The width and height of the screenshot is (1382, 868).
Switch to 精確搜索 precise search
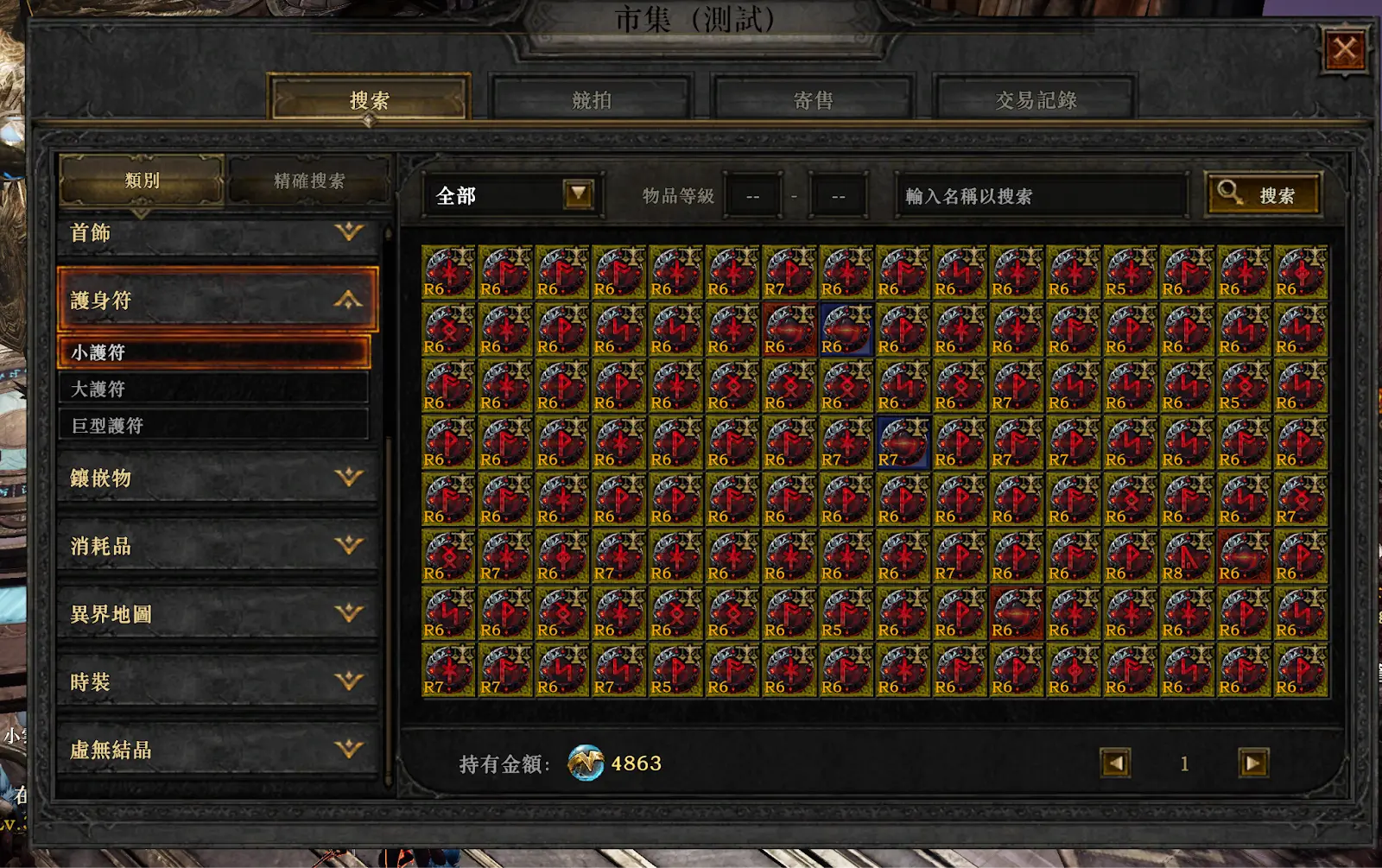[x=308, y=181]
